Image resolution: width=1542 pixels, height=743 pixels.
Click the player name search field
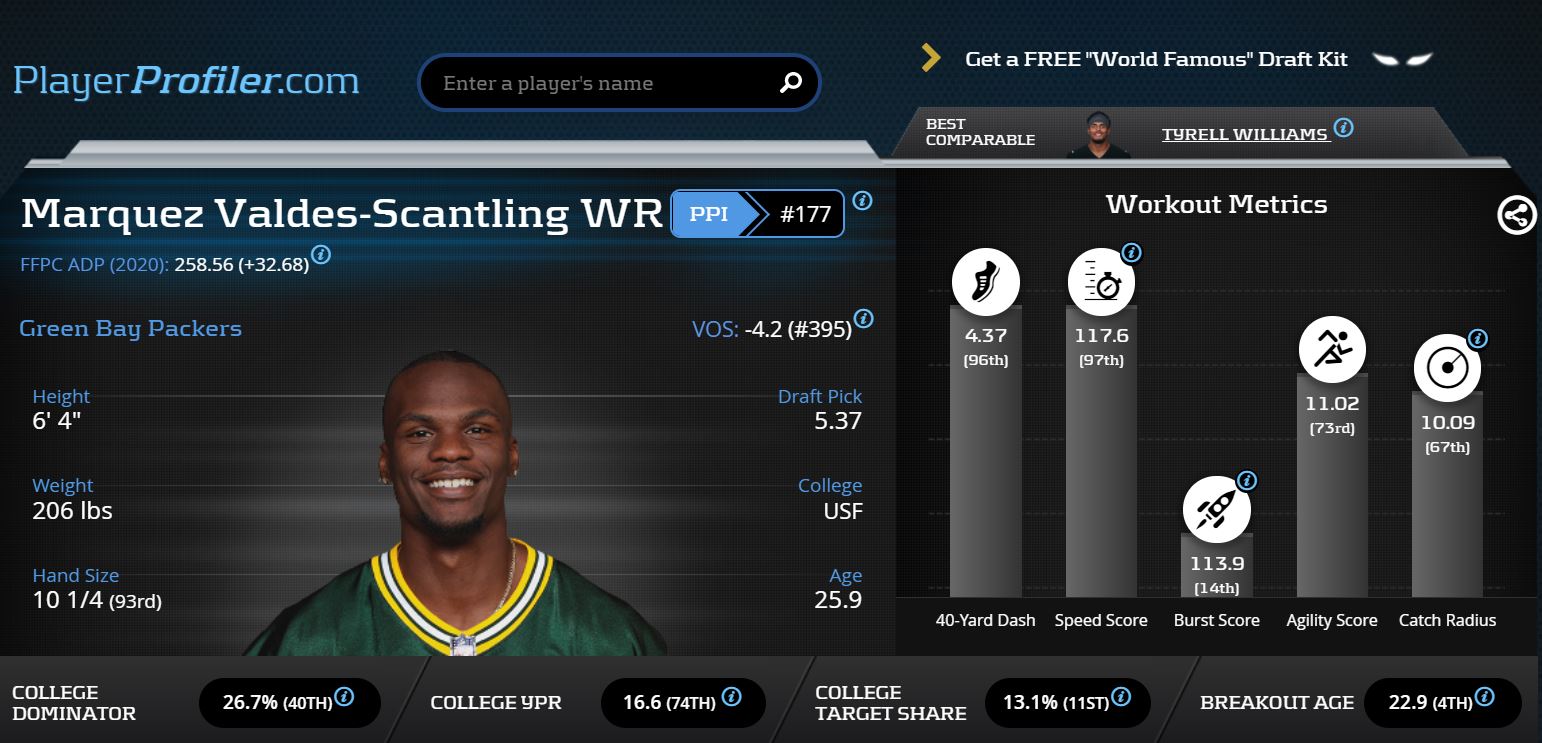(x=600, y=83)
